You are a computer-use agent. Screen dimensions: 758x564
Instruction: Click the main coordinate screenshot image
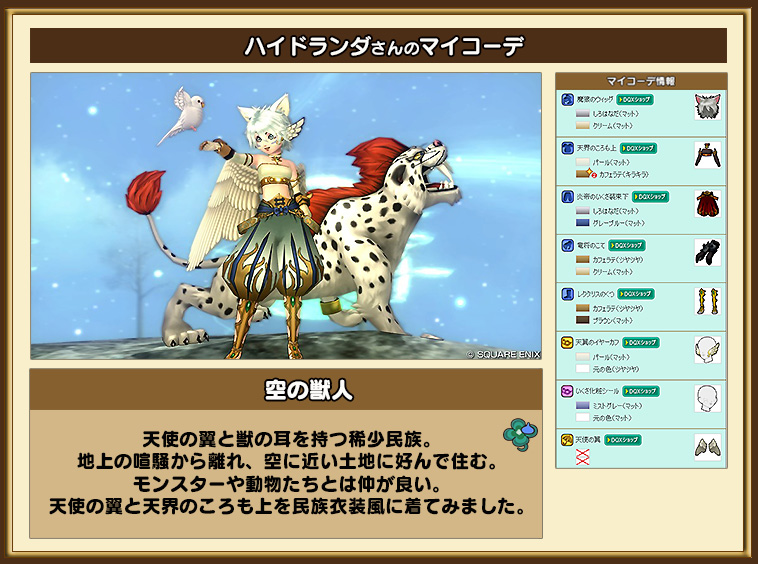click(x=287, y=216)
